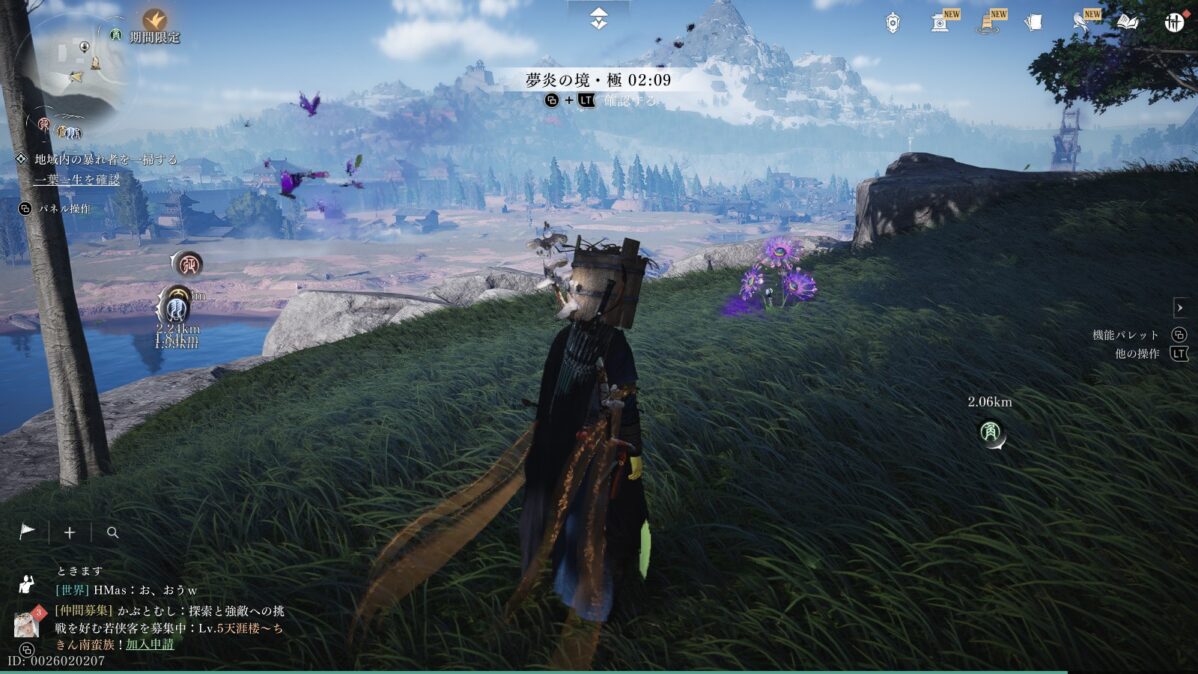Click the flexing figure icon beside the chat
Screen dimensions: 1198x674
[27, 585]
